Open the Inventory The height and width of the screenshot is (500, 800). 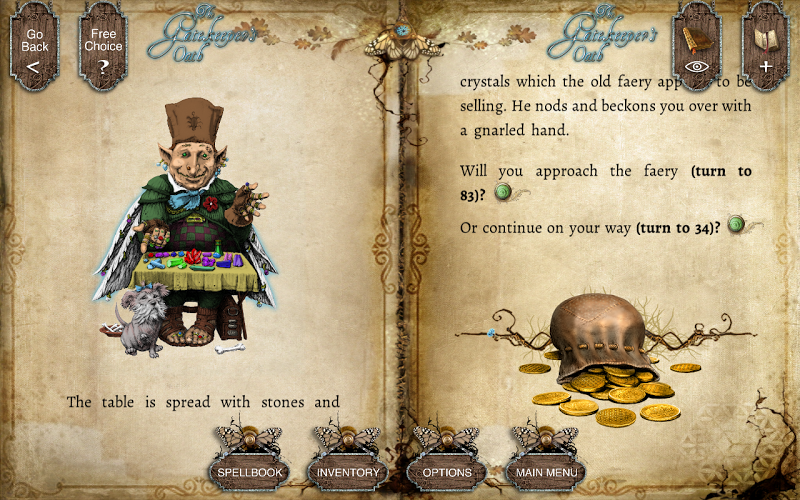(347, 471)
